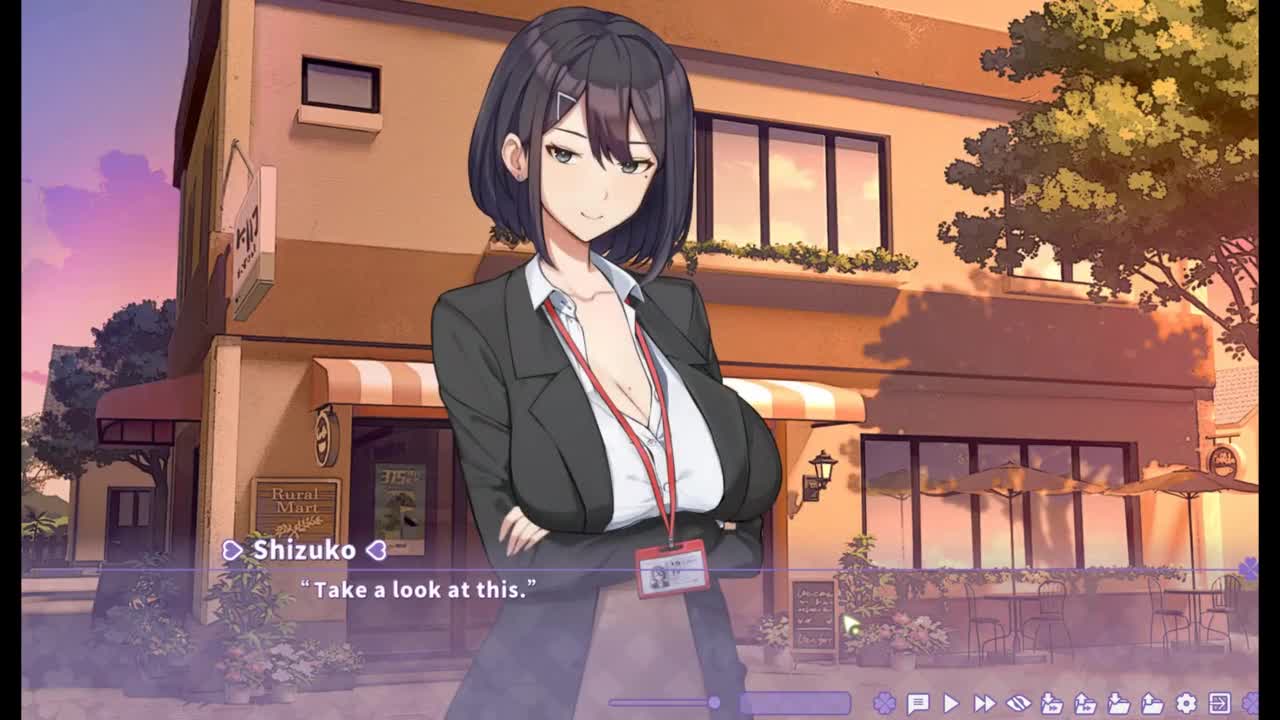This screenshot has height=720, width=1280.
Task: Adjust the slider in the bottom toolbar
Action: pos(714,703)
